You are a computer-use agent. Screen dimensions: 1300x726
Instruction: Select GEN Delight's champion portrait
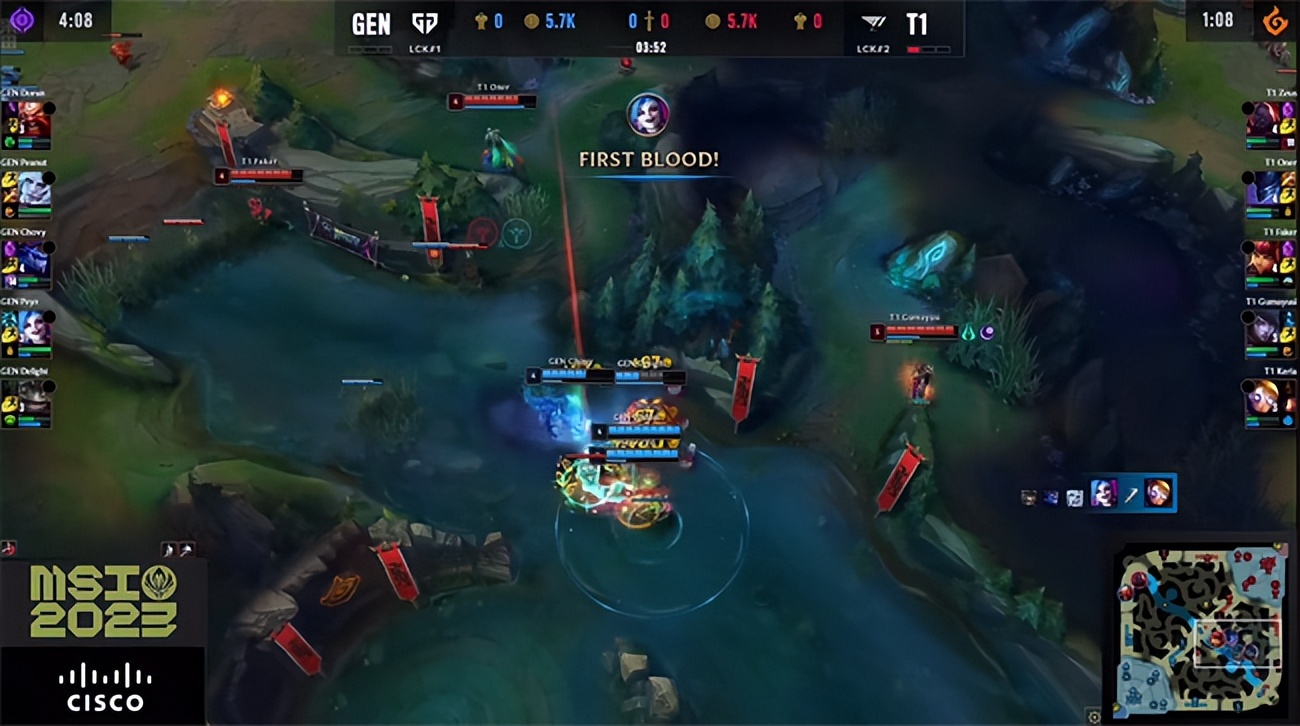coord(33,397)
